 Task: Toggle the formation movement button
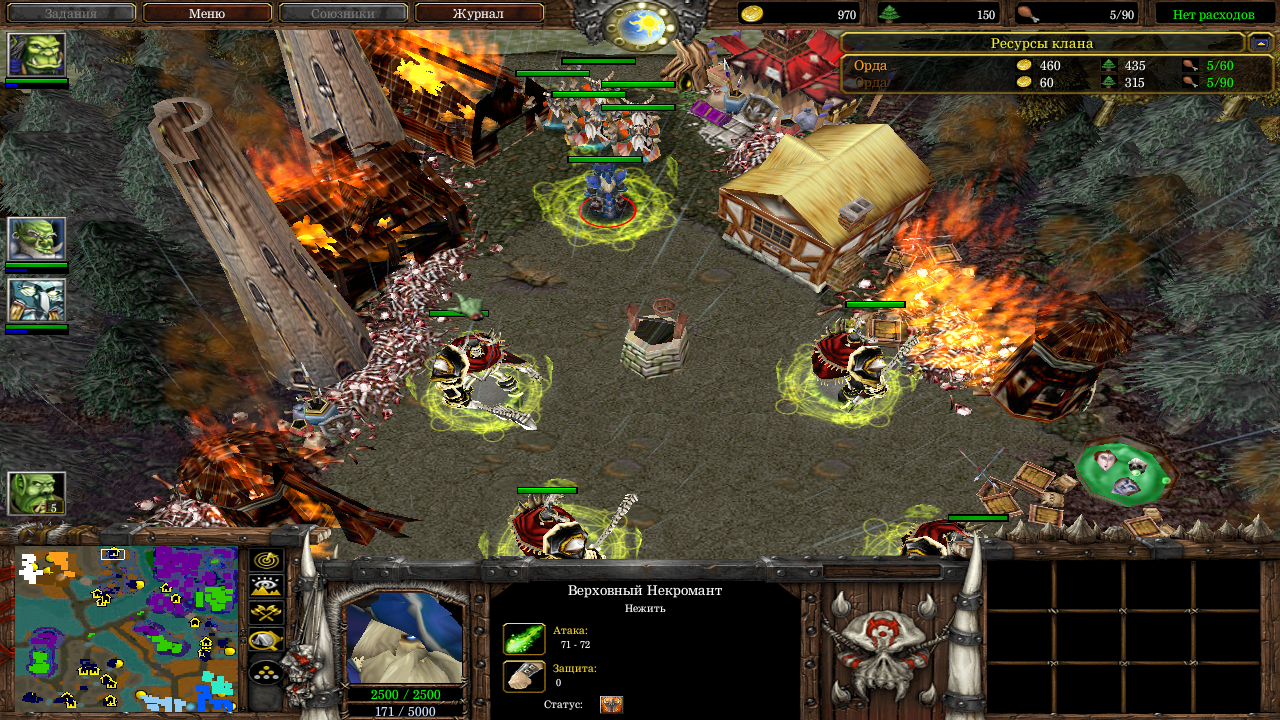pyautogui.click(x=266, y=671)
